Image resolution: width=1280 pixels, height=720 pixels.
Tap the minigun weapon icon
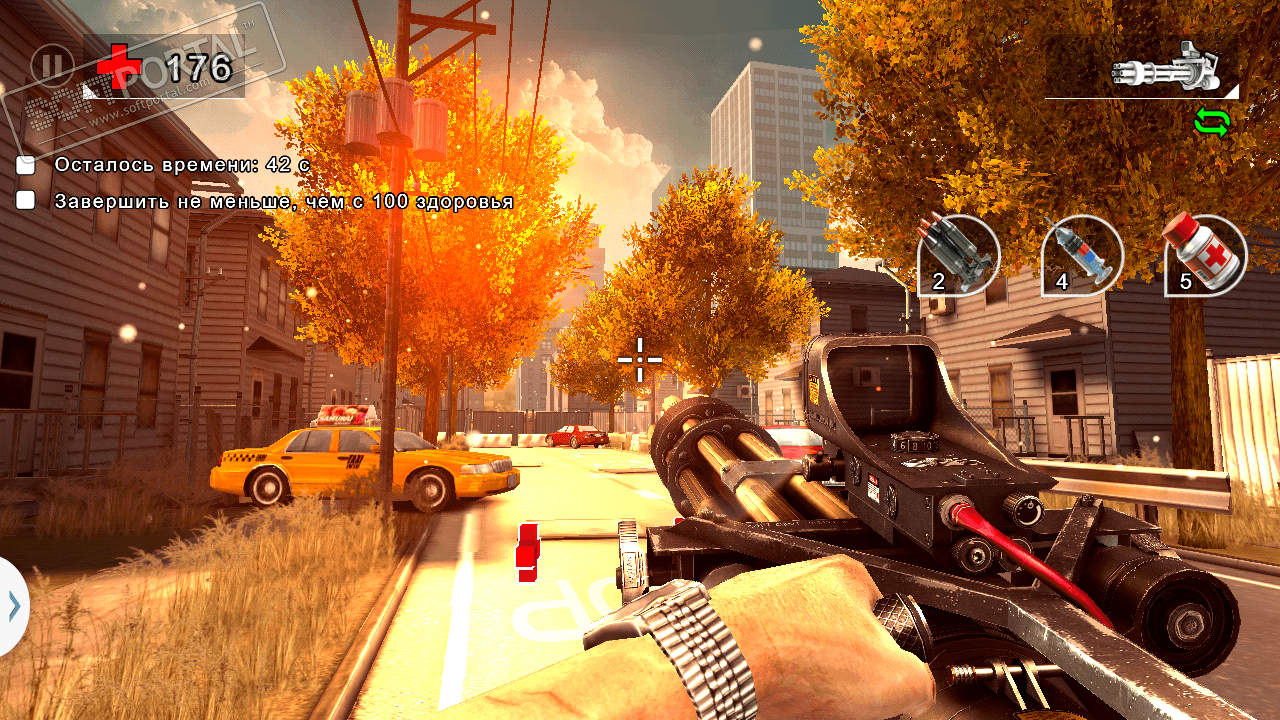click(x=1166, y=68)
